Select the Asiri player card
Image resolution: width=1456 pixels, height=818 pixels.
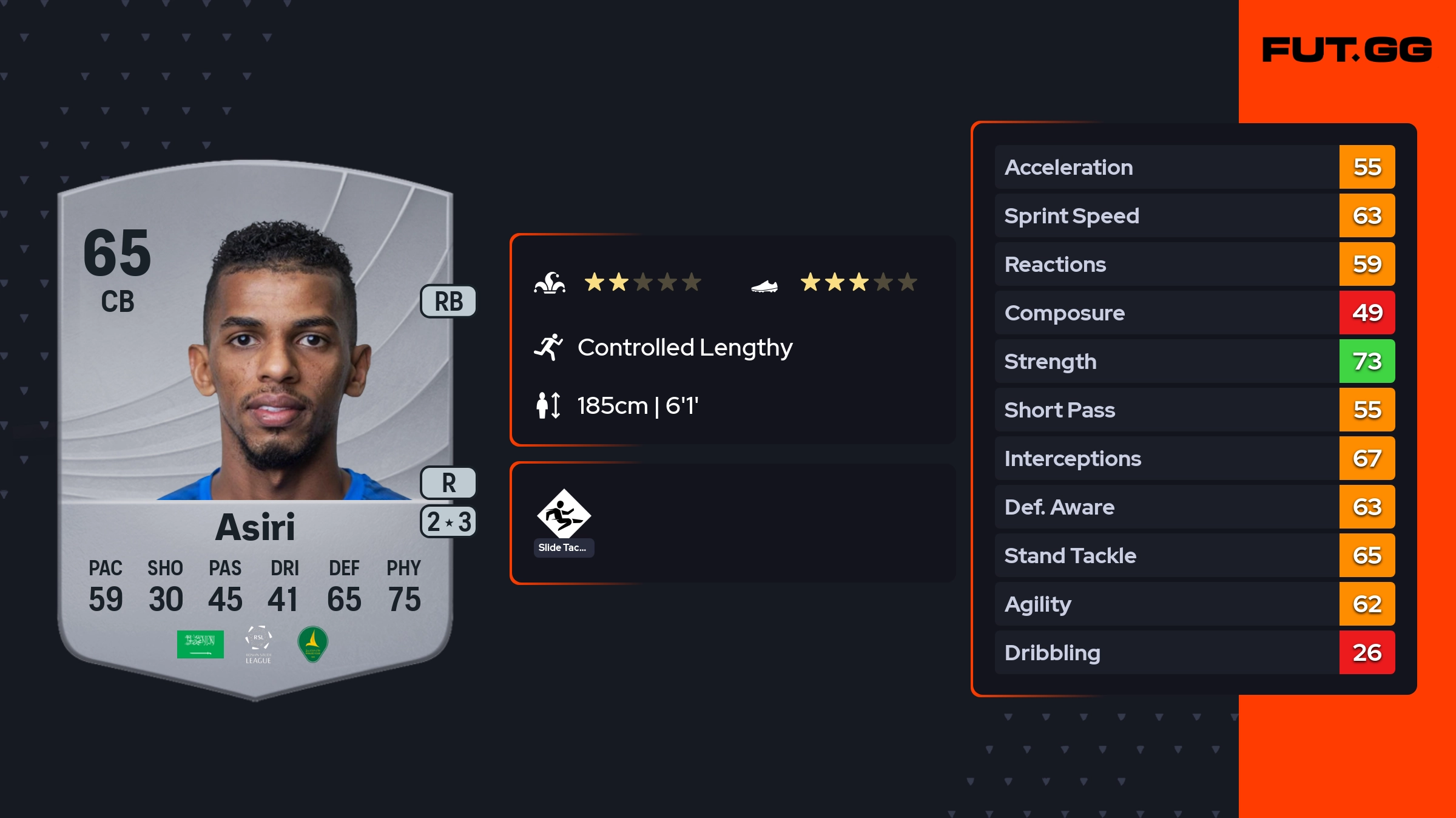(x=255, y=425)
